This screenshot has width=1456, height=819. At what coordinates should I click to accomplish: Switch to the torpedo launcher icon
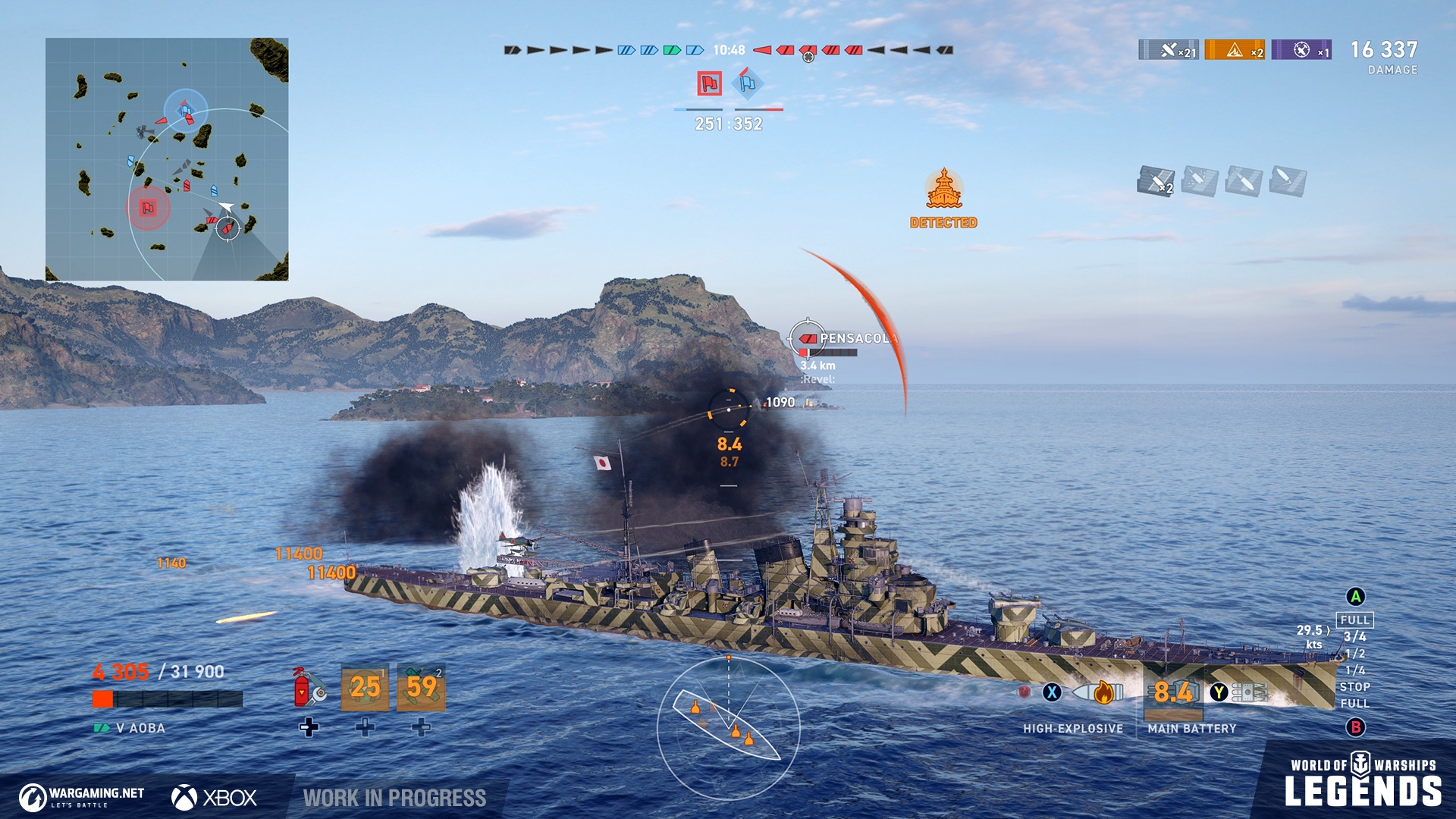click(x=1249, y=692)
